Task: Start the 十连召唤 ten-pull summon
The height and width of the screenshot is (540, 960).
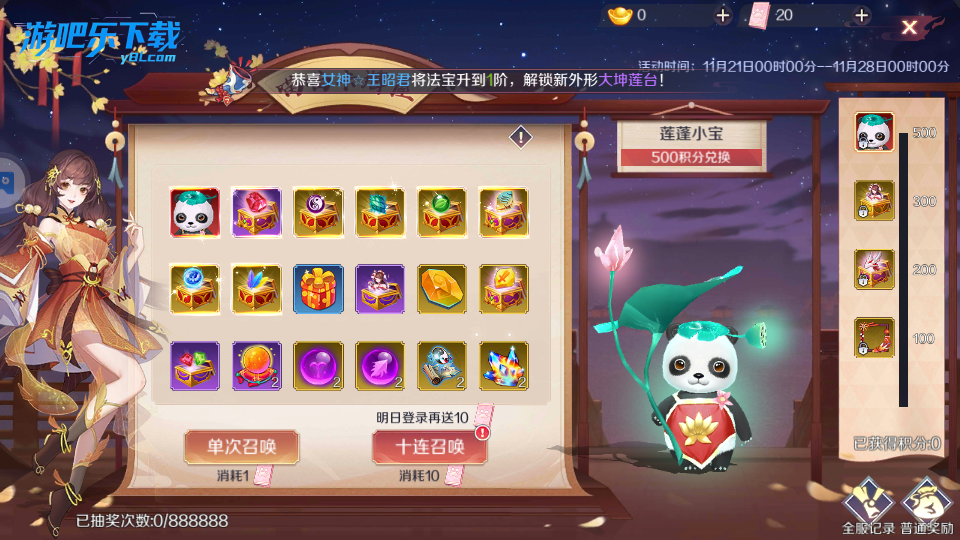Action: 429,447
